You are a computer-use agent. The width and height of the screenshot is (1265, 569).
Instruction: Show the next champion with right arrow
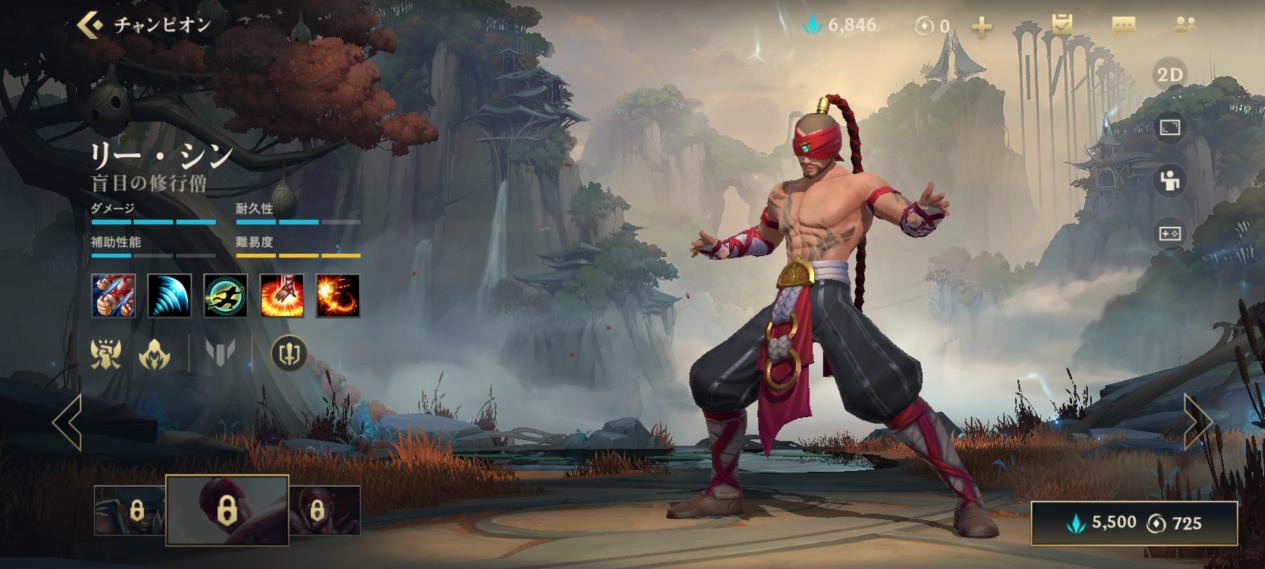tap(1197, 422)
